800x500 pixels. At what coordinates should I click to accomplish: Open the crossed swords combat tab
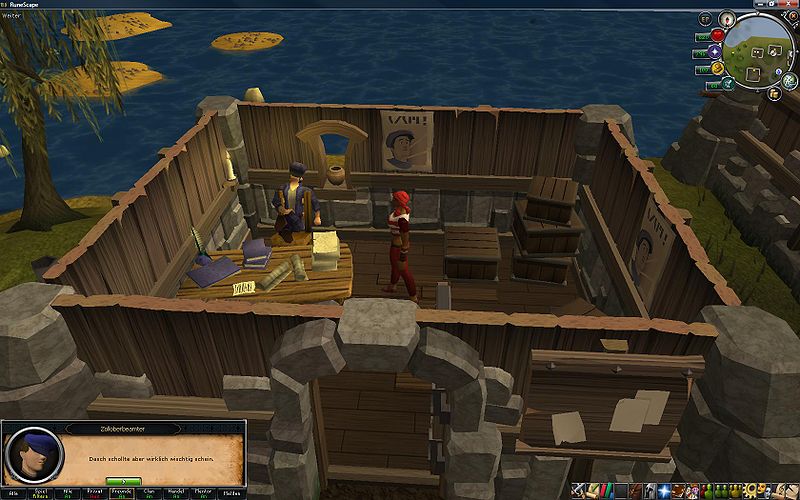pyautogui.click(x=580, y=491)
